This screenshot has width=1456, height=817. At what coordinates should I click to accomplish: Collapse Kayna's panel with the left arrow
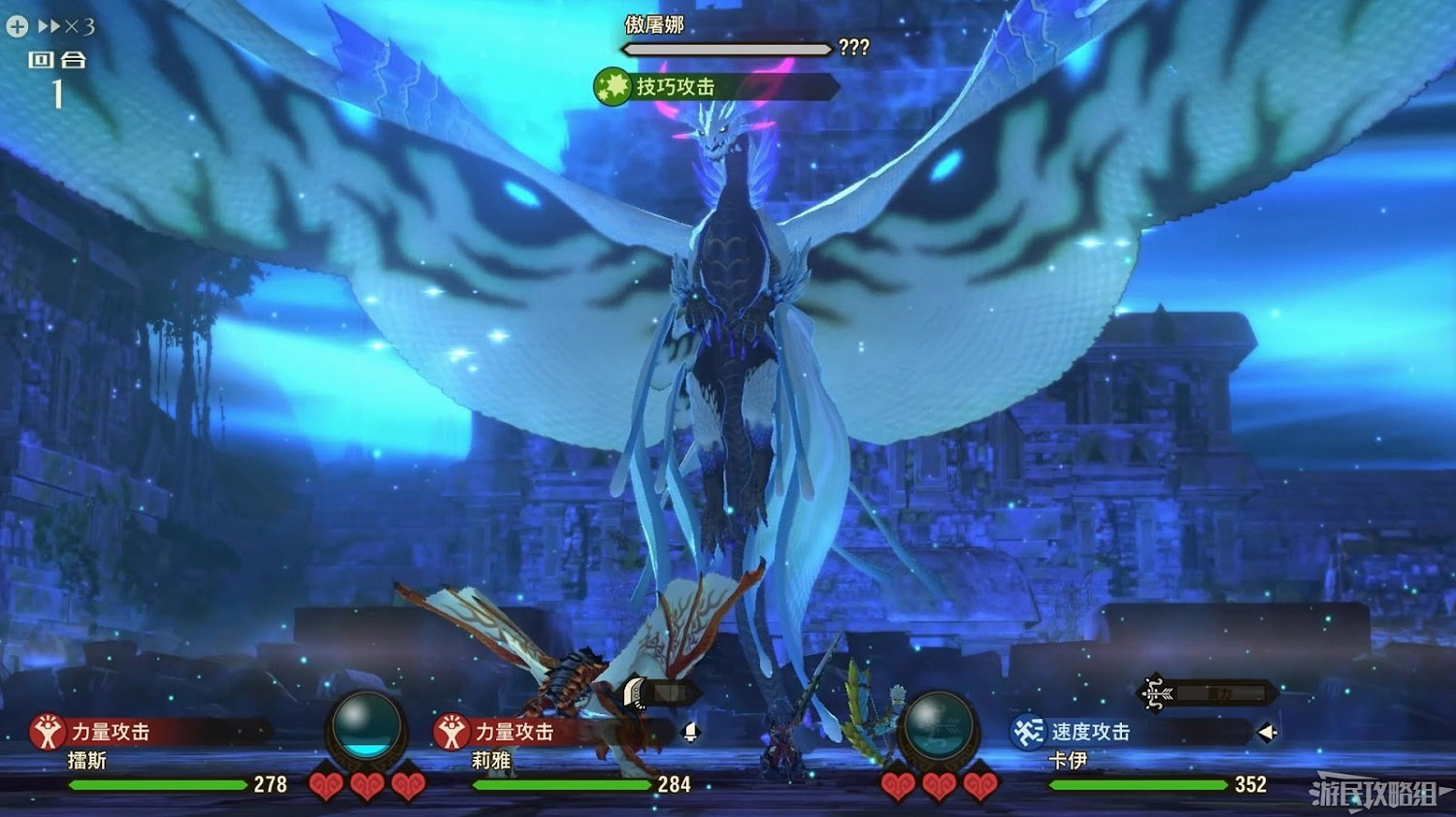point(1268,732)
